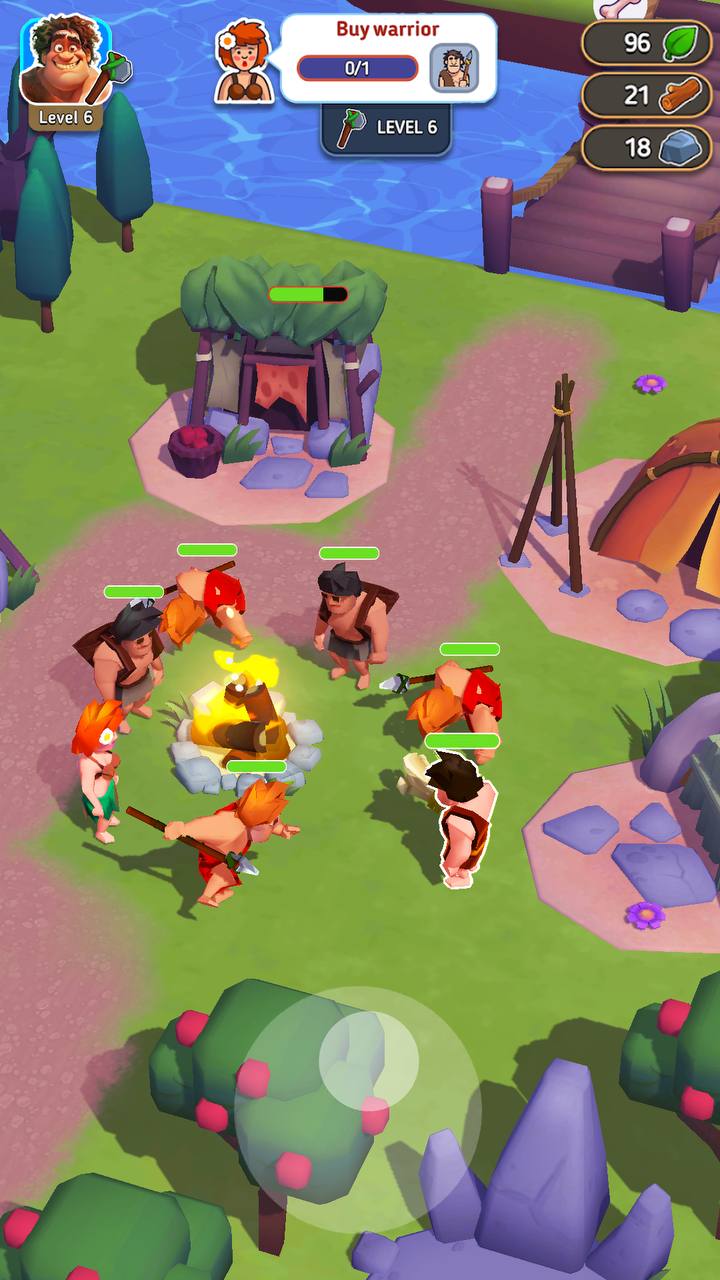Screen dimensions: 720x1280
Task: Open the caveman player profile portrait
Action: (x=65, y=62)
